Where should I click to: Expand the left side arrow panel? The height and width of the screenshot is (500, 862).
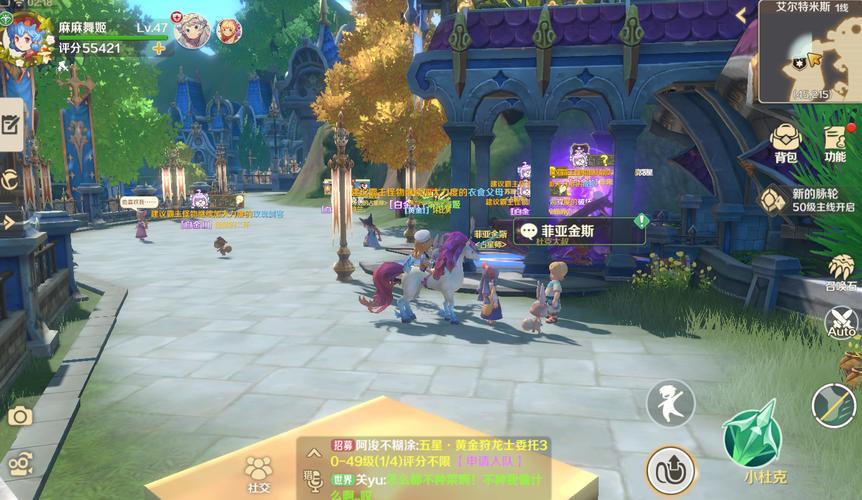pyautogui.click(x=8, y=221)
